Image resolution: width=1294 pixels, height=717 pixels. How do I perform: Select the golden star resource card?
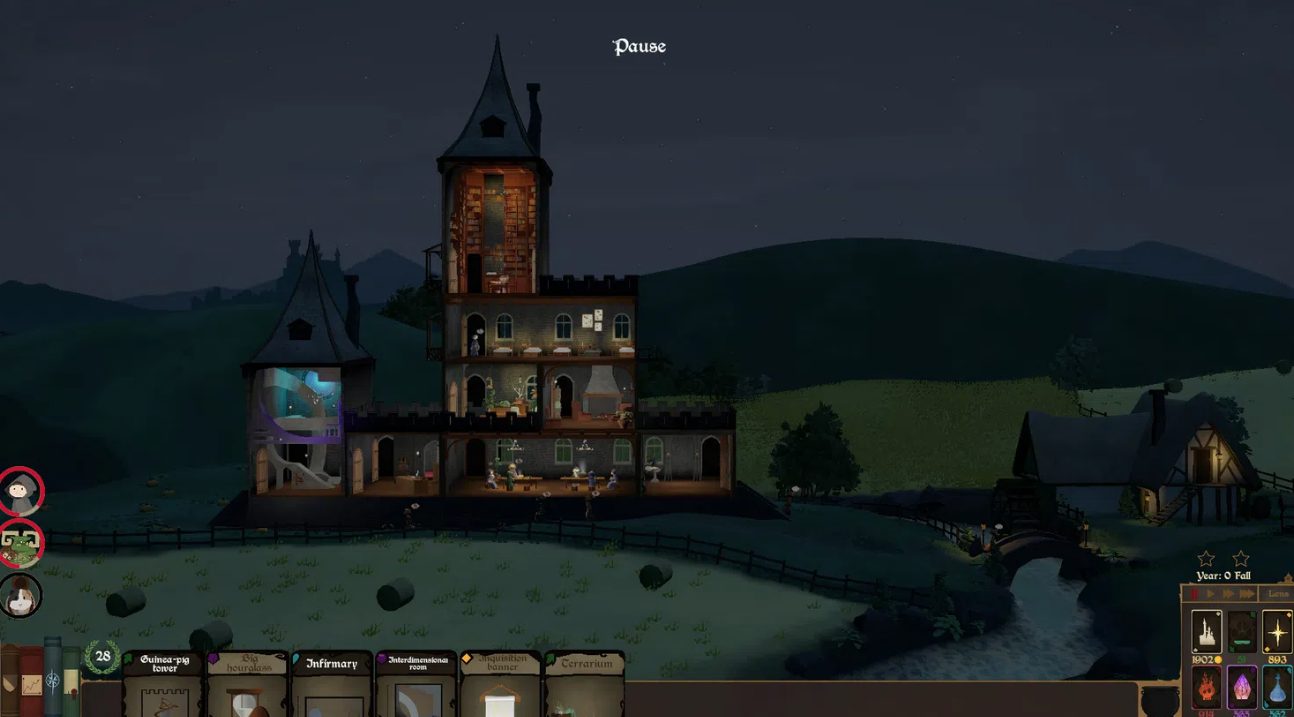1277,632
